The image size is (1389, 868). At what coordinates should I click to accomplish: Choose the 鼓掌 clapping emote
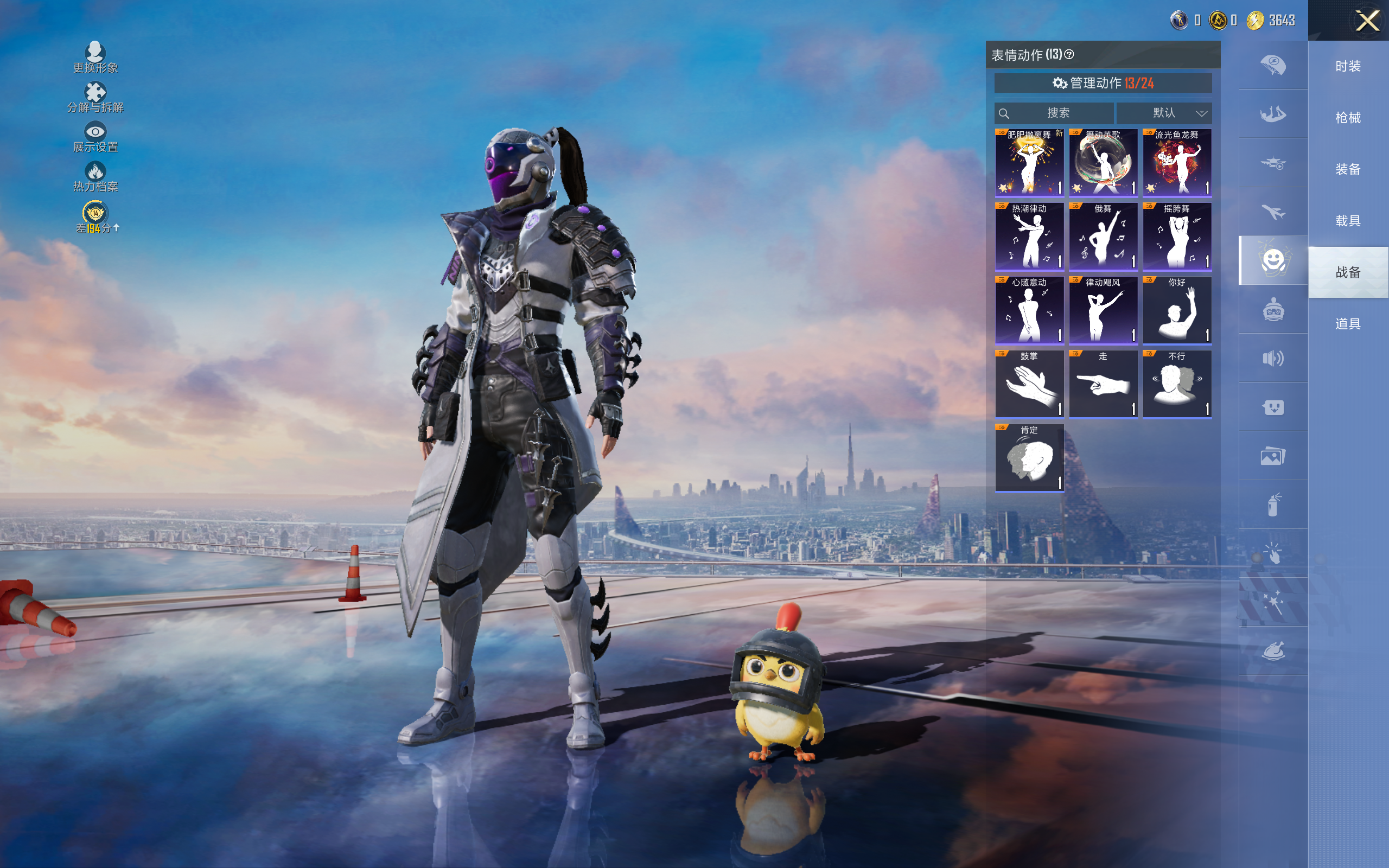tap(1029, 384)
